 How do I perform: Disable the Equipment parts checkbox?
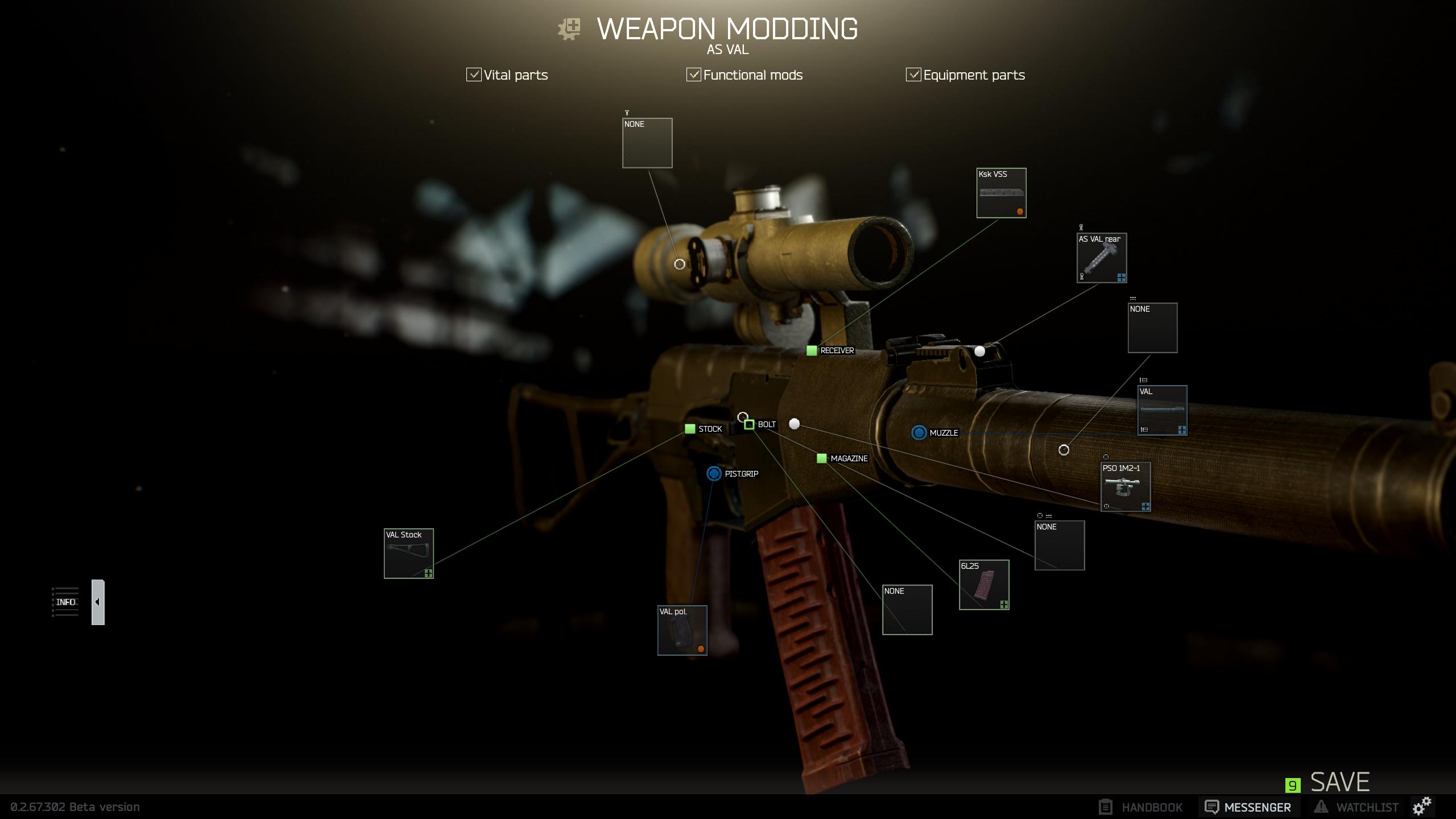[x=913, y=75]
